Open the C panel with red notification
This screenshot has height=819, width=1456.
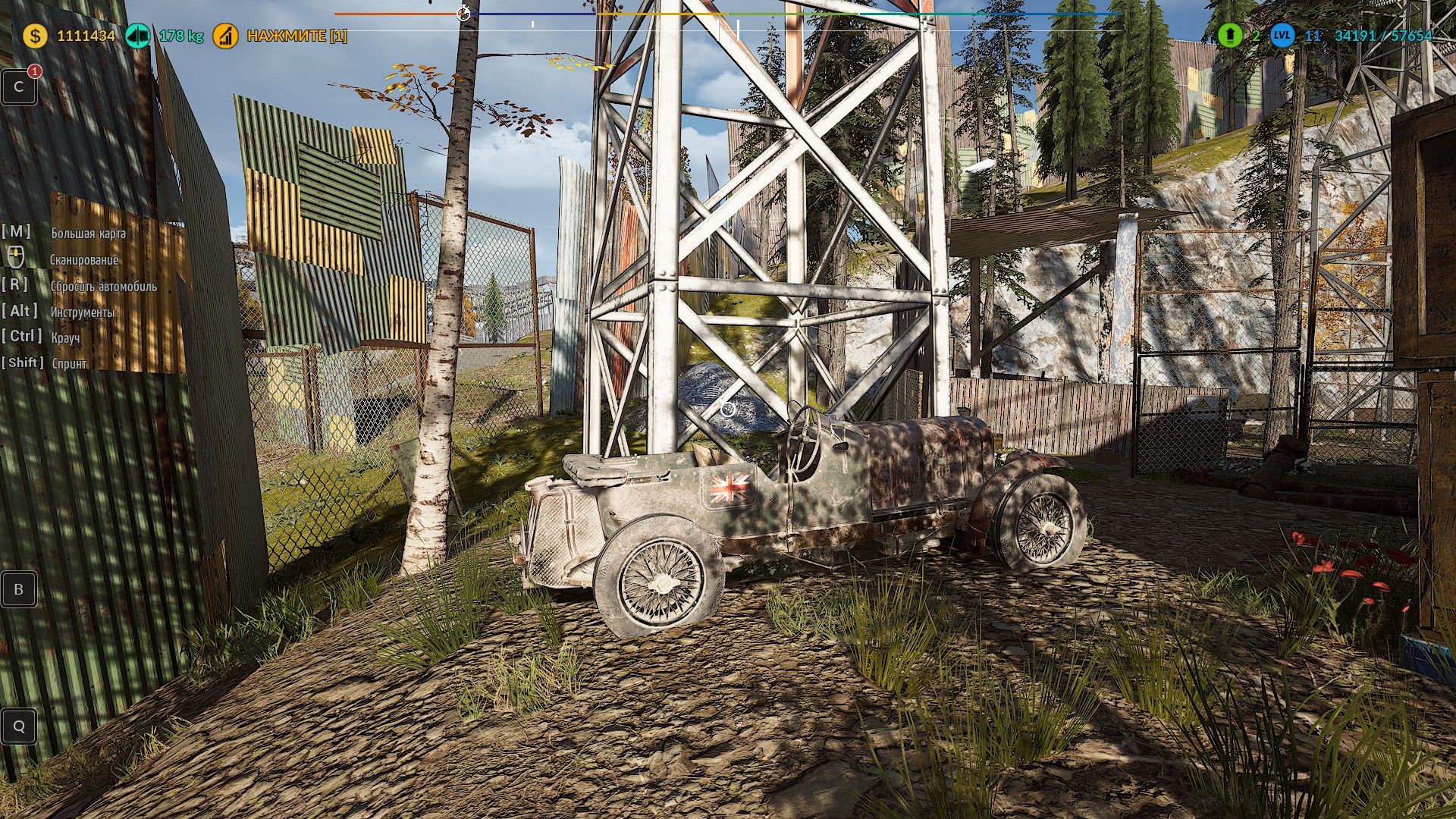click(19, 87)
